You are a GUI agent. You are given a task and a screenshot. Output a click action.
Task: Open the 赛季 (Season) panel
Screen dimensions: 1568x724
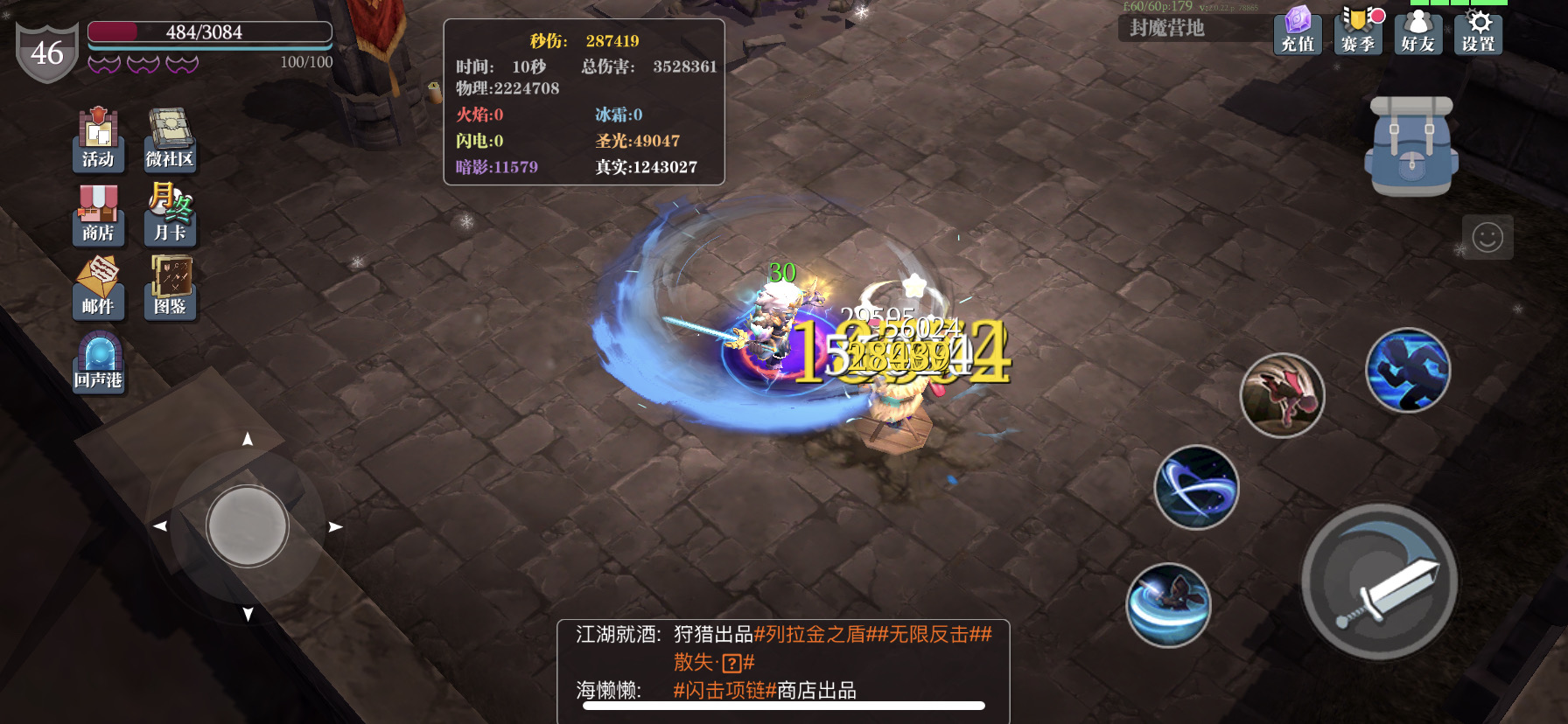click(1357, 33)
